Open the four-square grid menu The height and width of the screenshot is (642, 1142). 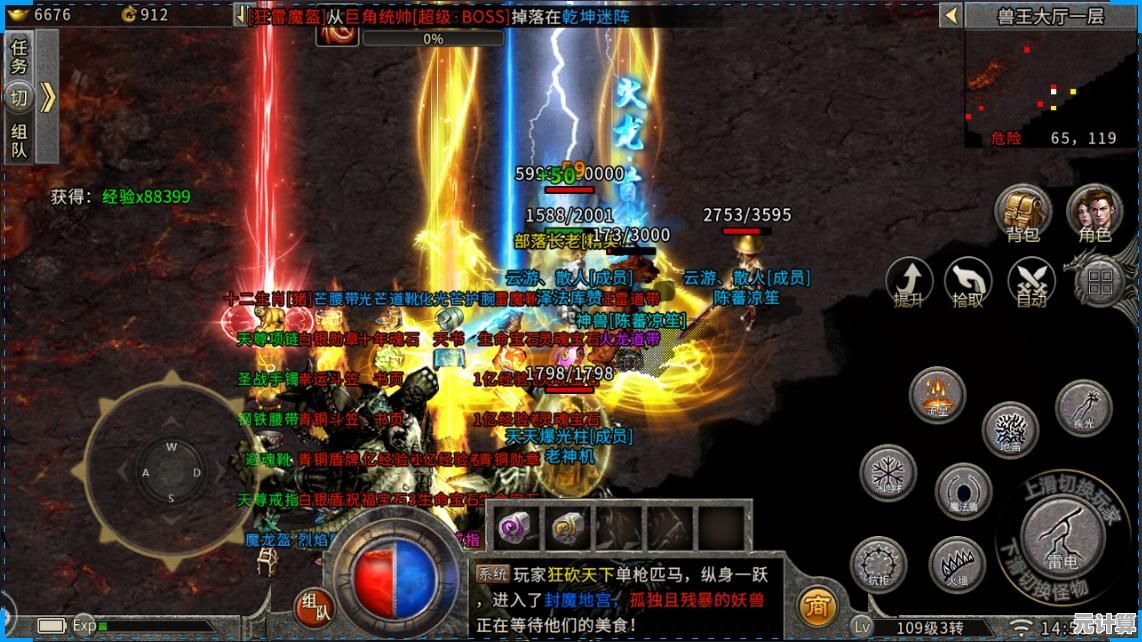[x=1101, y=281]
